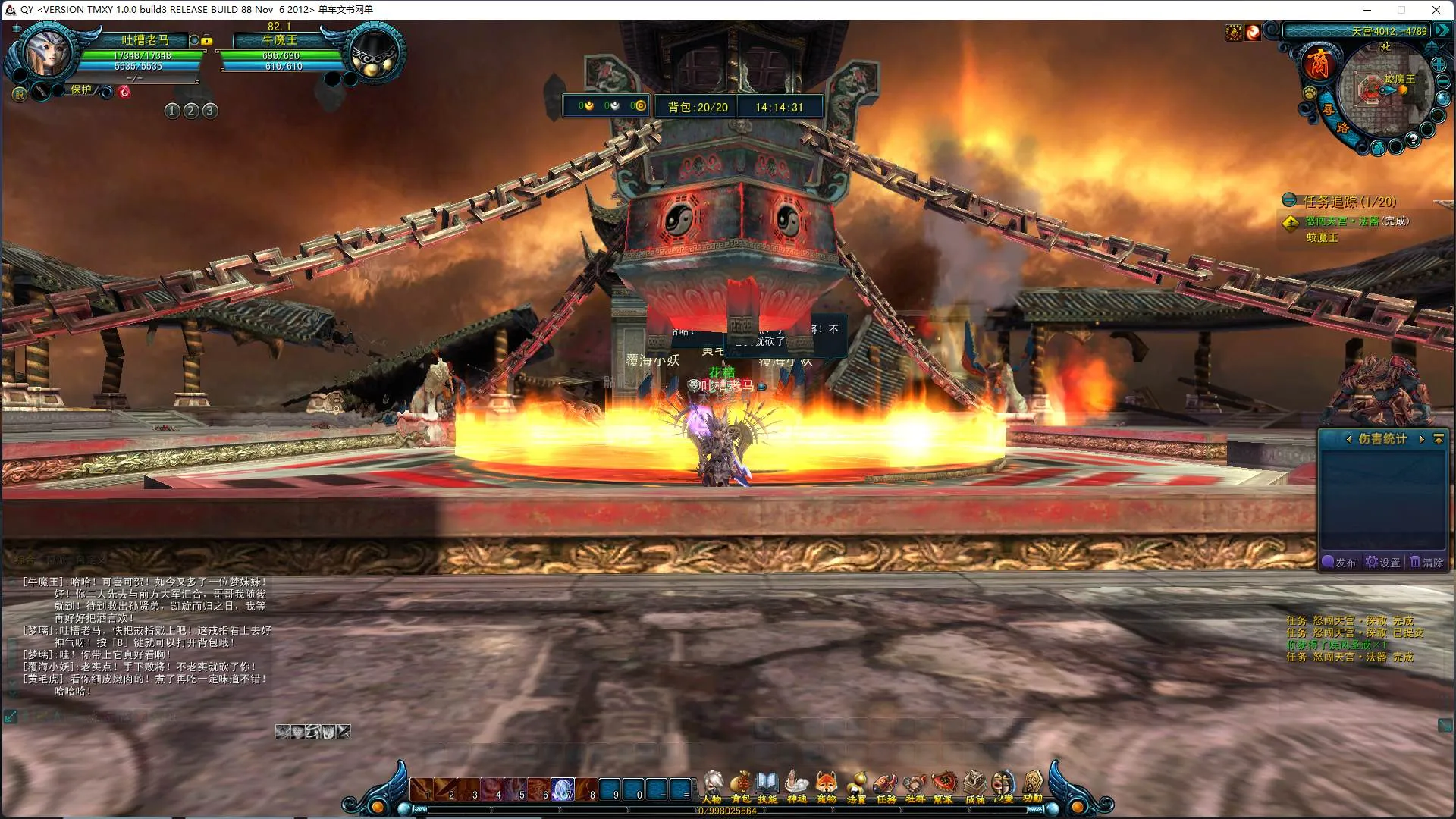1456x819 pixels.
Task: Open the red 商 shop button
Action: click(x=1319, y=62)
